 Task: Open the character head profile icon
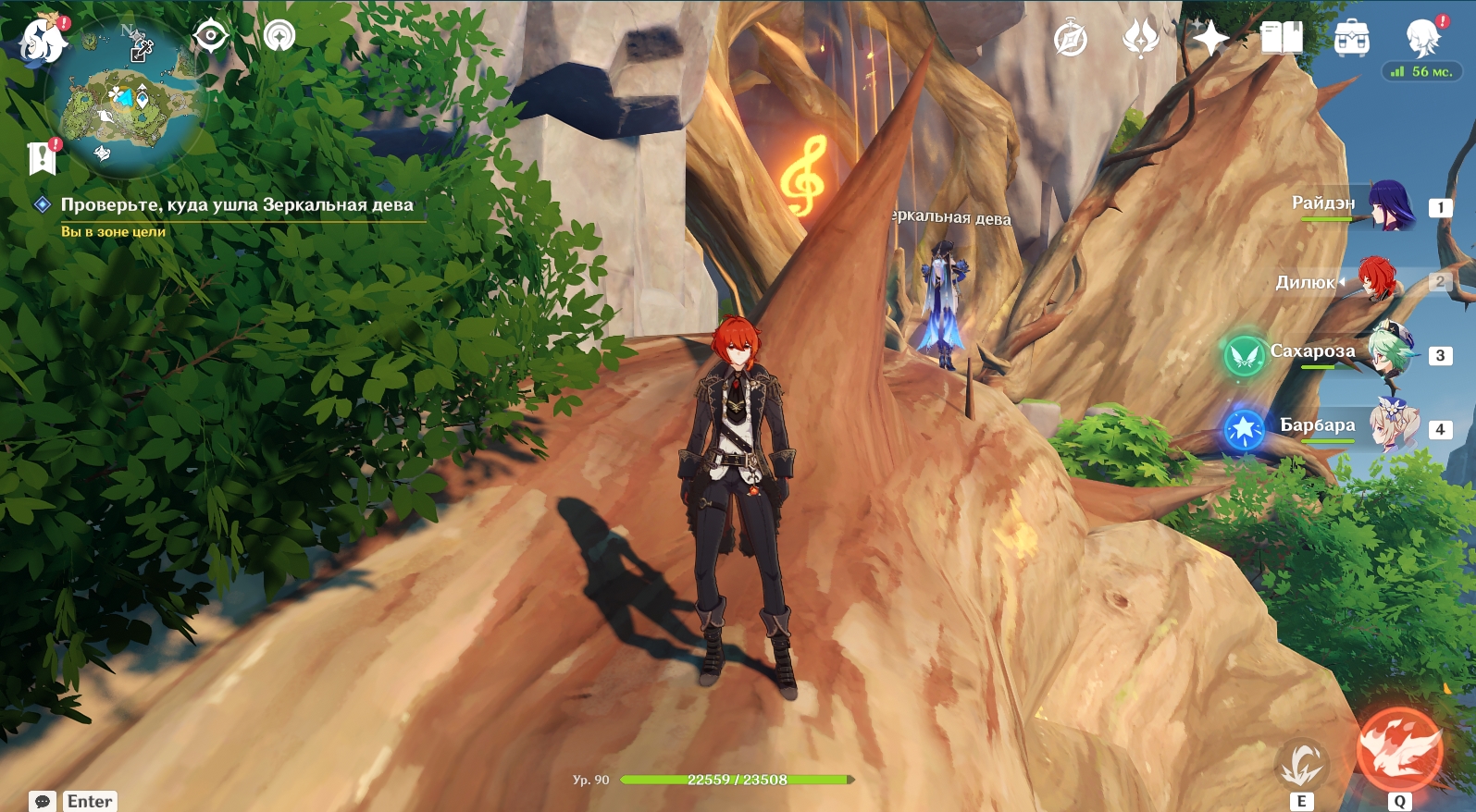coord(1421,39)
